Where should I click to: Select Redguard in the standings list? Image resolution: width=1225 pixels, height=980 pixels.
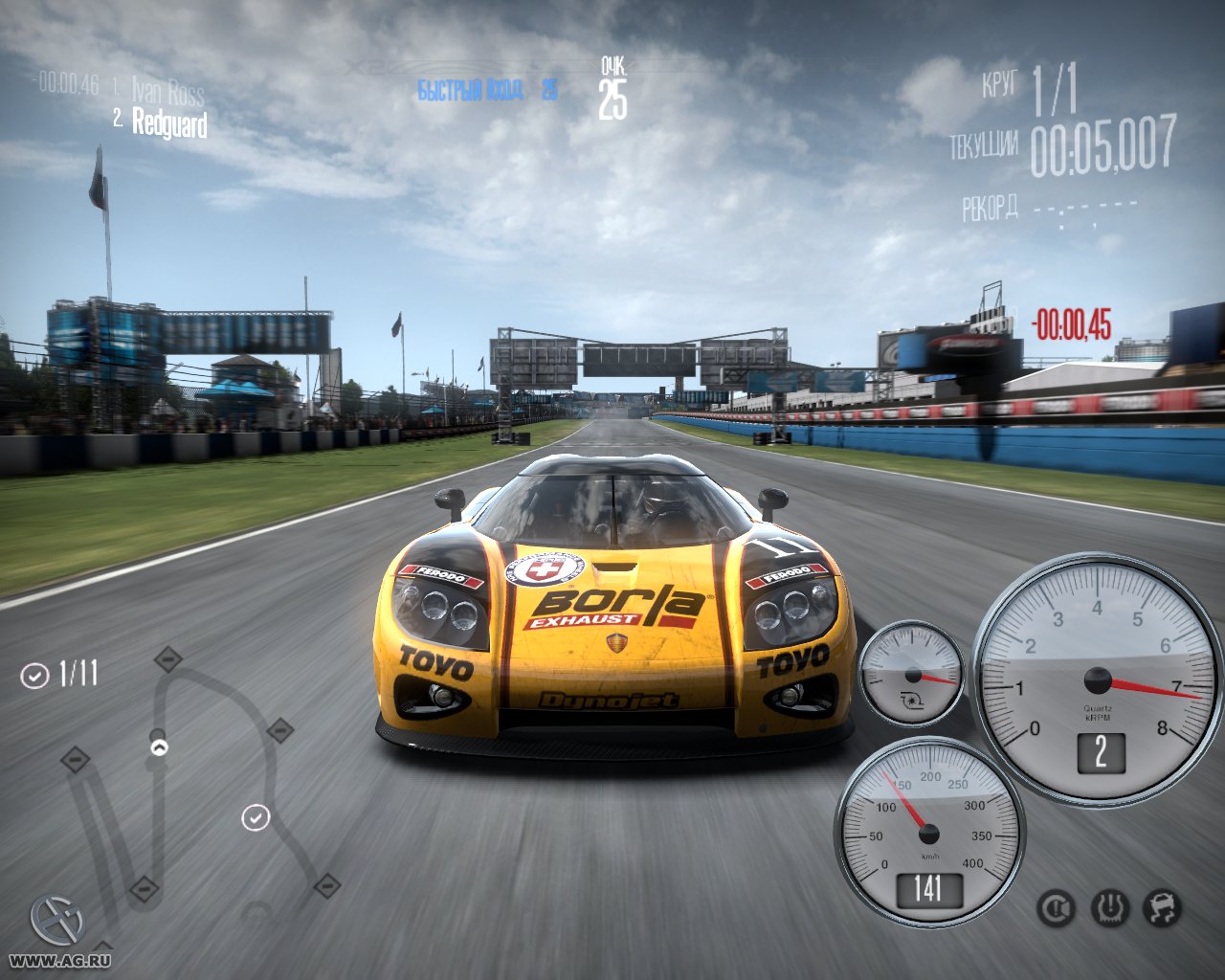[168, 122]
